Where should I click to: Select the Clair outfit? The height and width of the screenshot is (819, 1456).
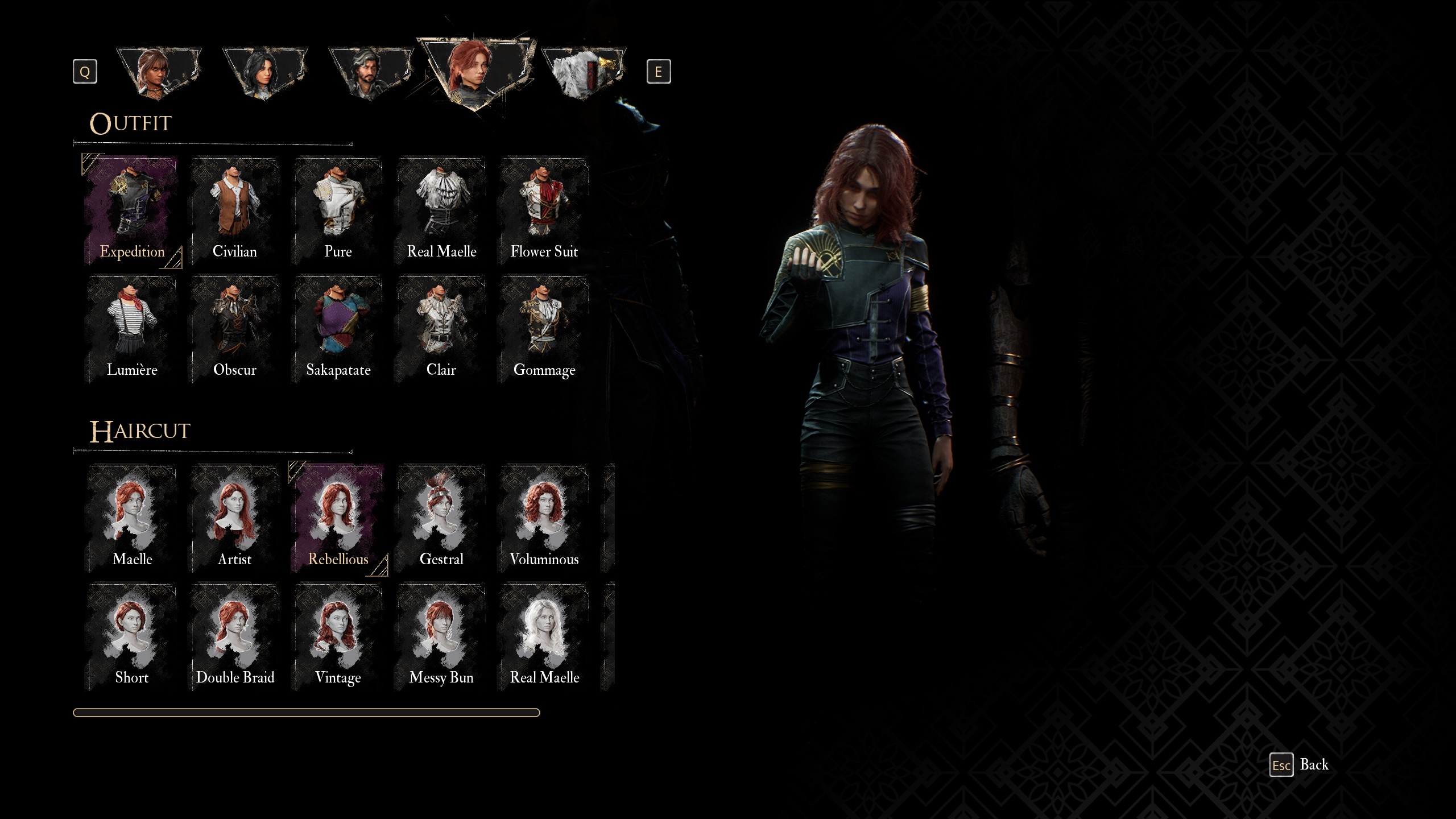441,329
